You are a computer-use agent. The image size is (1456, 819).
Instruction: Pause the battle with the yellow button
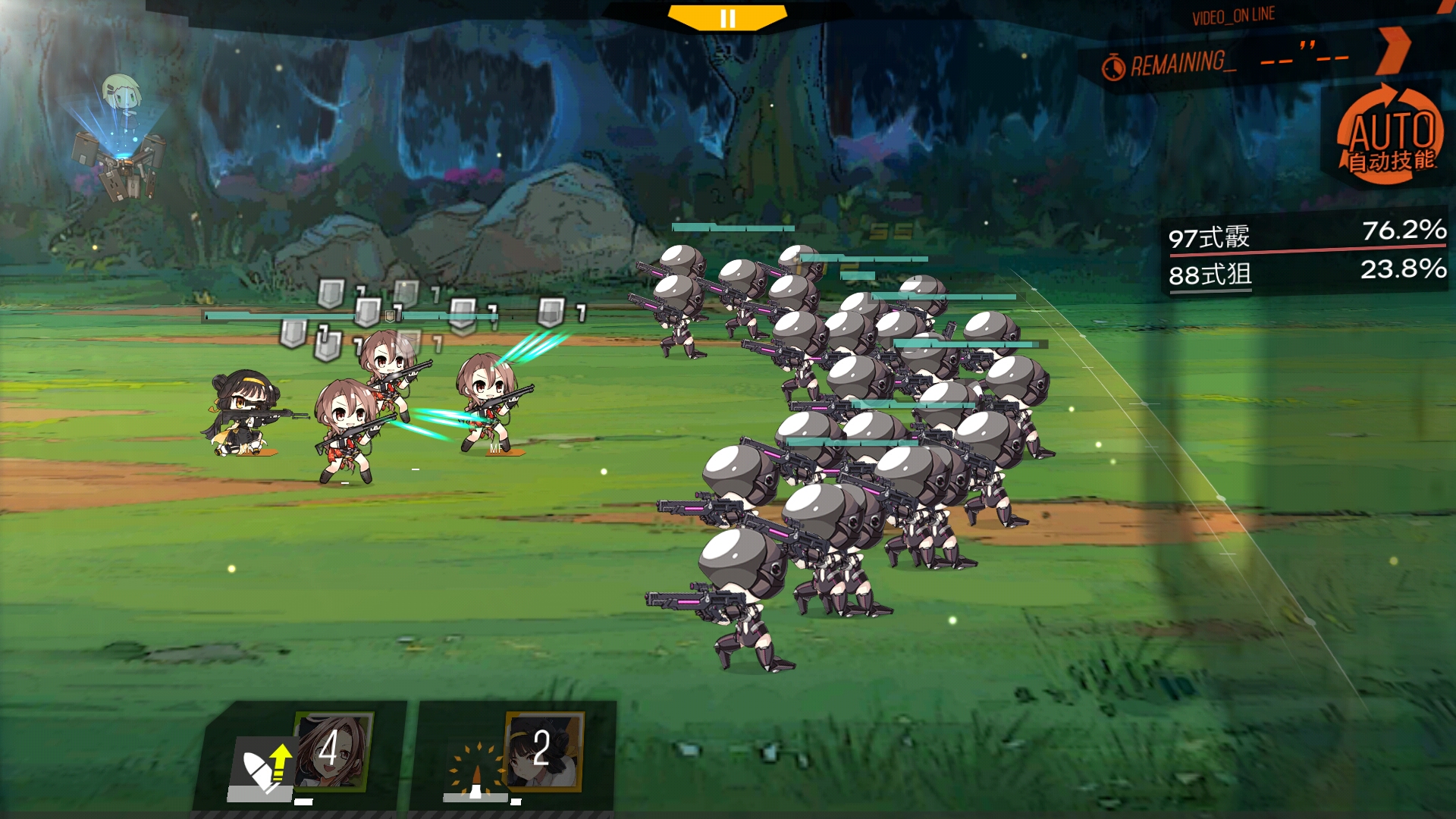(x=727, y=18)
